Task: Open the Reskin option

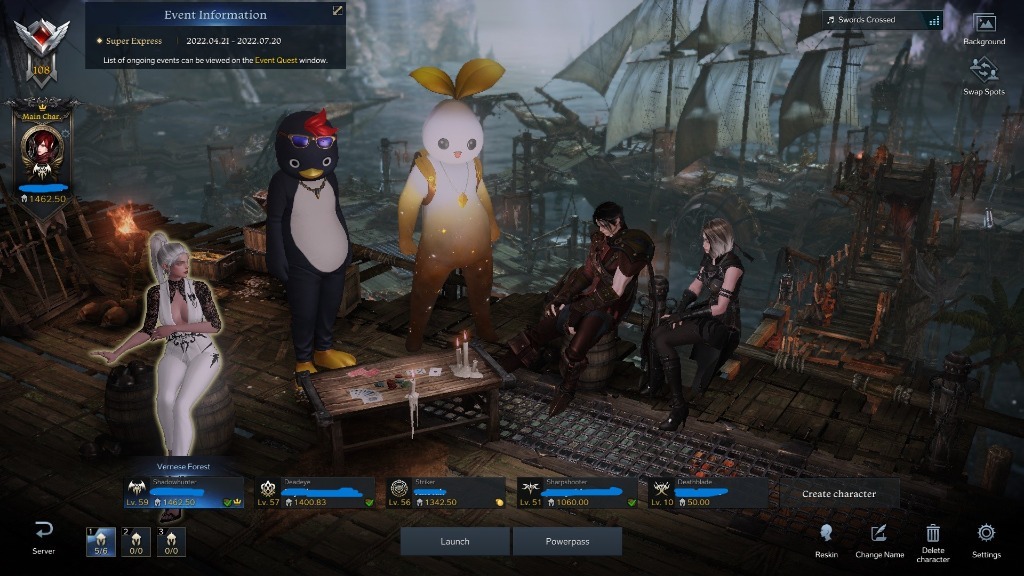Action: [x=826, y=540]
